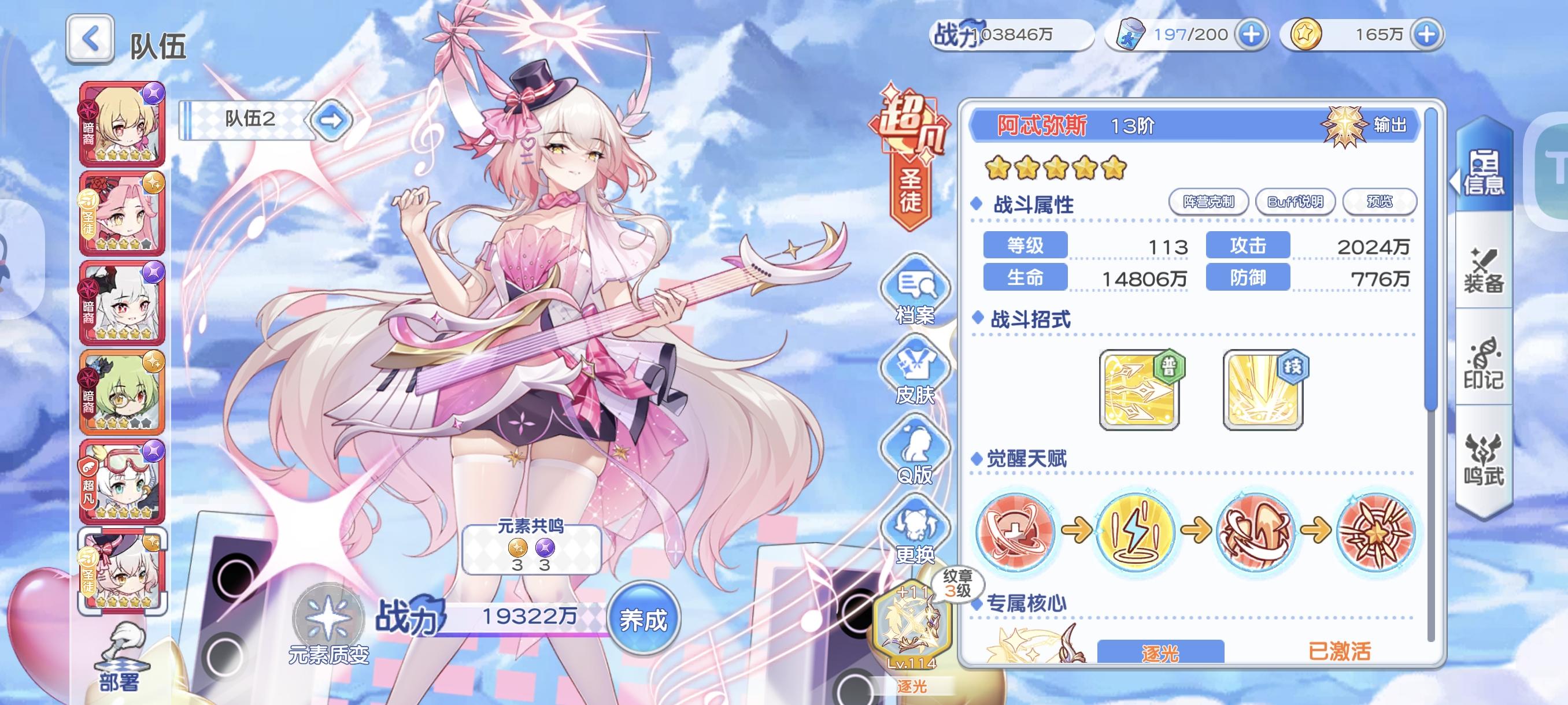Check the 元素共鸣 resonance indicator
This screenshot has height=705, width=1568.
531,551
